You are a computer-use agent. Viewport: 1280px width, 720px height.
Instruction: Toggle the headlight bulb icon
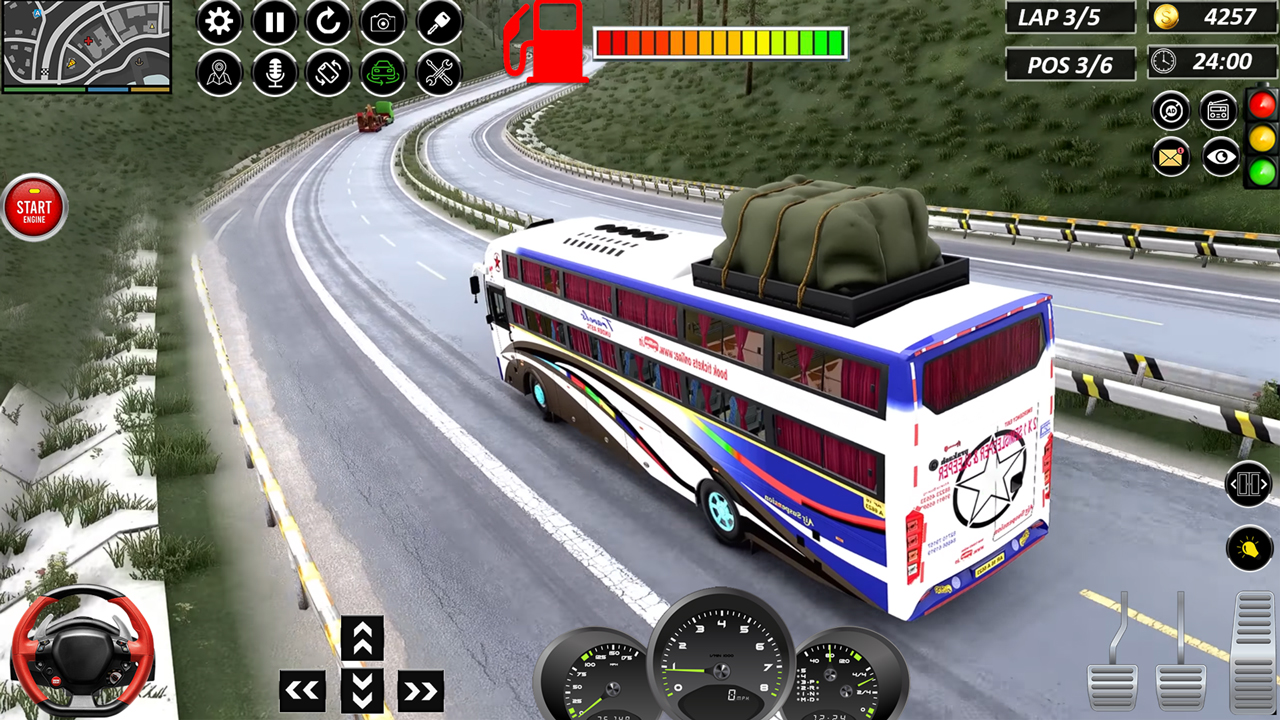click(1249, 549)
